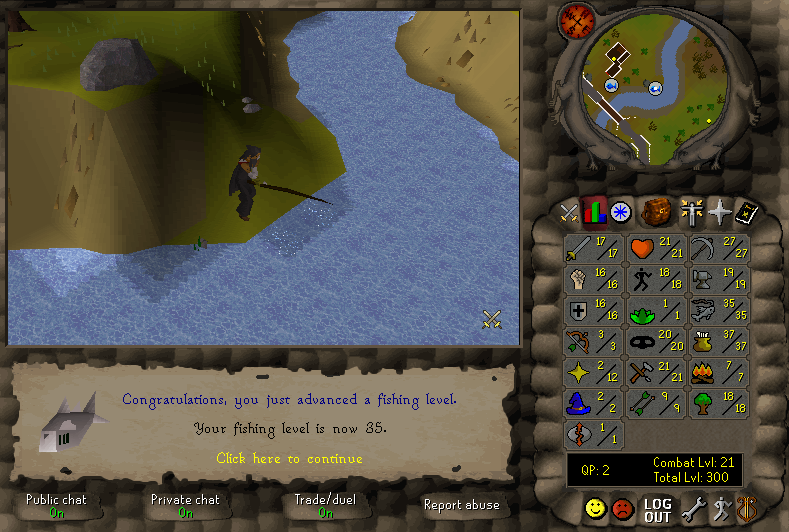Select the Hitpoints skill with heart icon
Viewport: 789px width, 532px height.
[x=655, y=248]
